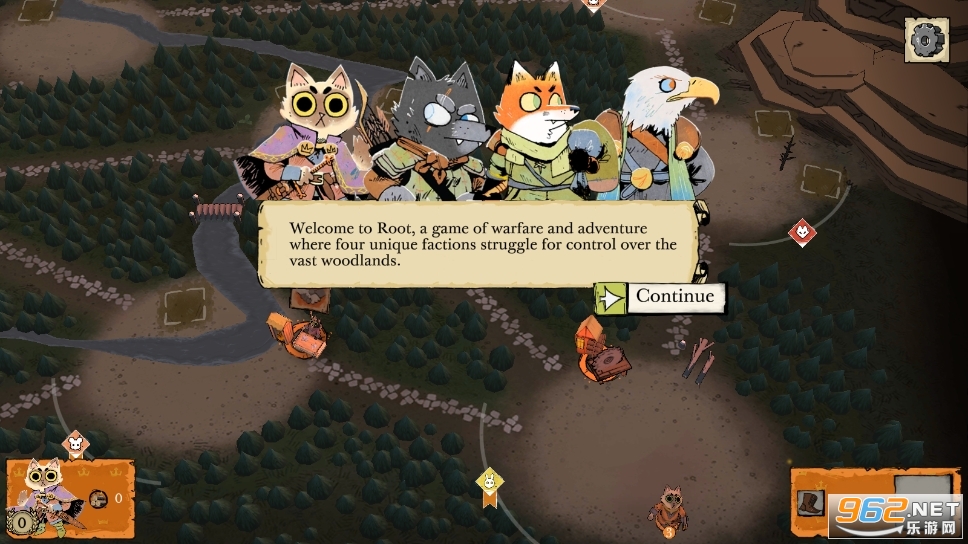Click the wood resource counter icon
Screen dimensions: 968x544
point(99,498)
